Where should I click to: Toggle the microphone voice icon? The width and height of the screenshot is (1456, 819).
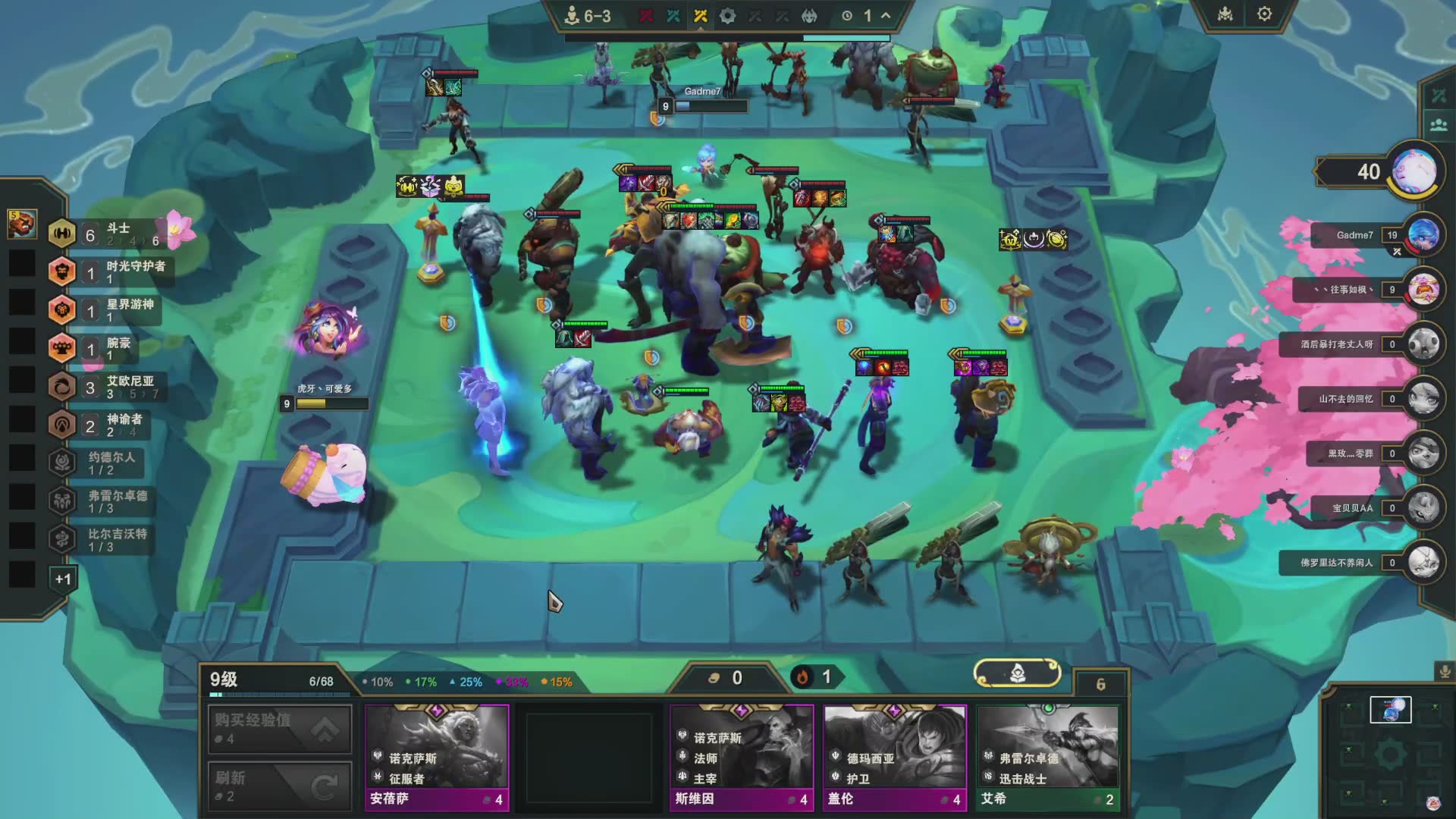click(x=1444, y=672)
